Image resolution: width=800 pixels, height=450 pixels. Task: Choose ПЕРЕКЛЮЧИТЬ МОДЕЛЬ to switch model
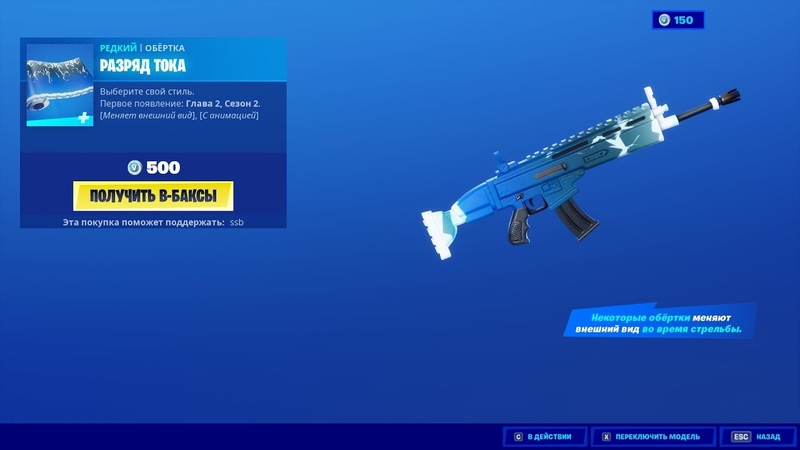[654, 436]
